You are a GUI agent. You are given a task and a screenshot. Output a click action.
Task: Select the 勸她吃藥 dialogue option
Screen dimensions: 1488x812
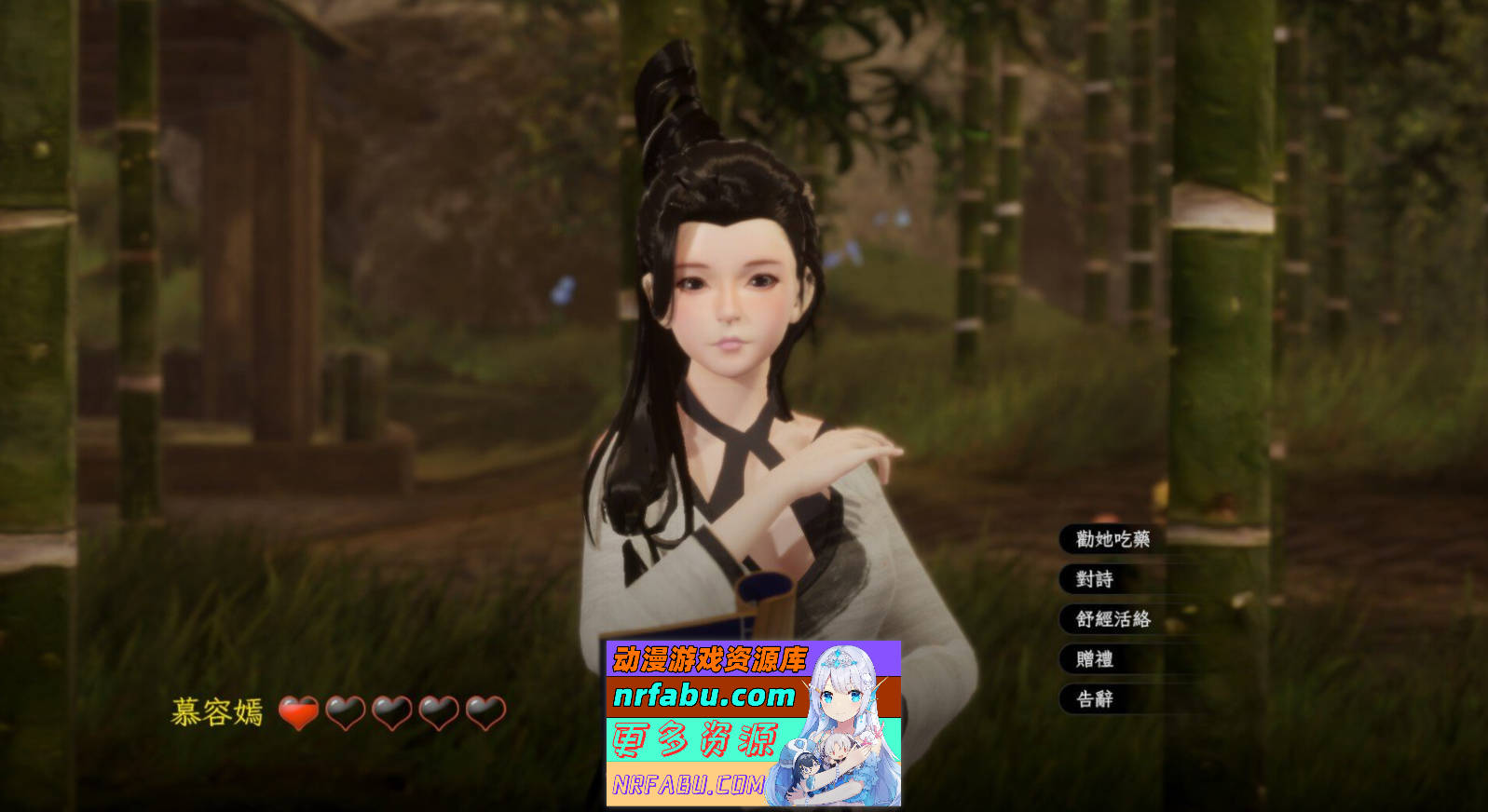click(1112, 538)
